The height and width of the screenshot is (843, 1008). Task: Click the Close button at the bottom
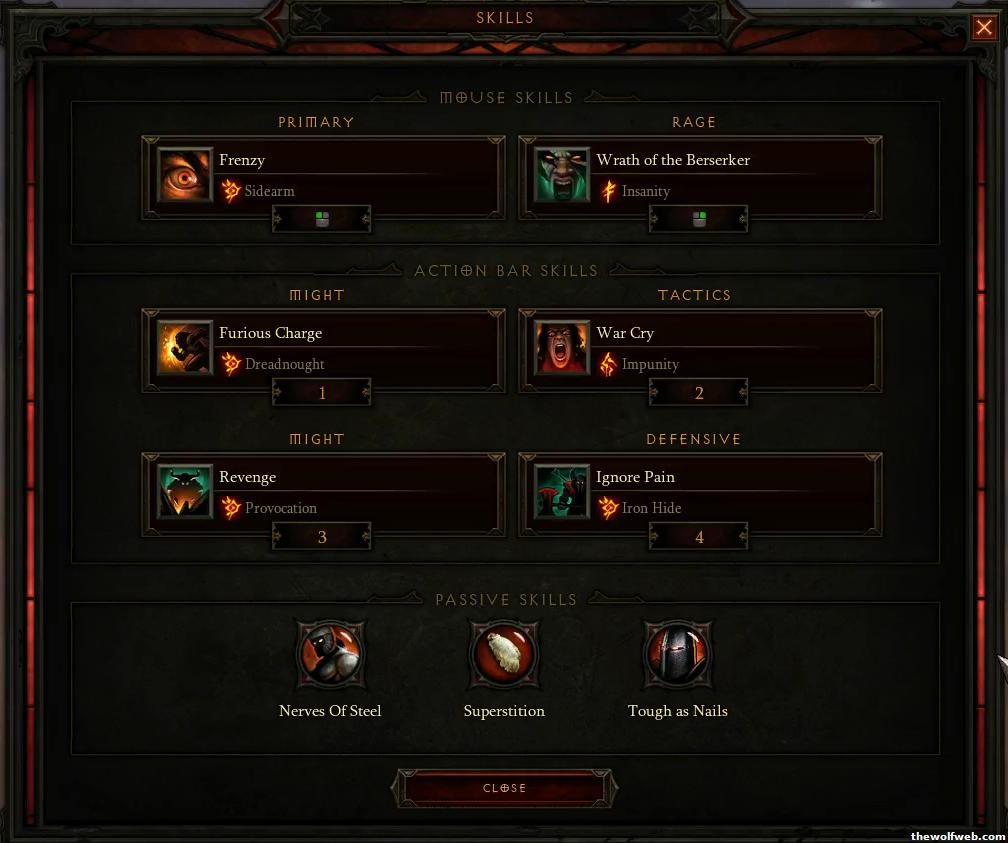pos(504,788)
